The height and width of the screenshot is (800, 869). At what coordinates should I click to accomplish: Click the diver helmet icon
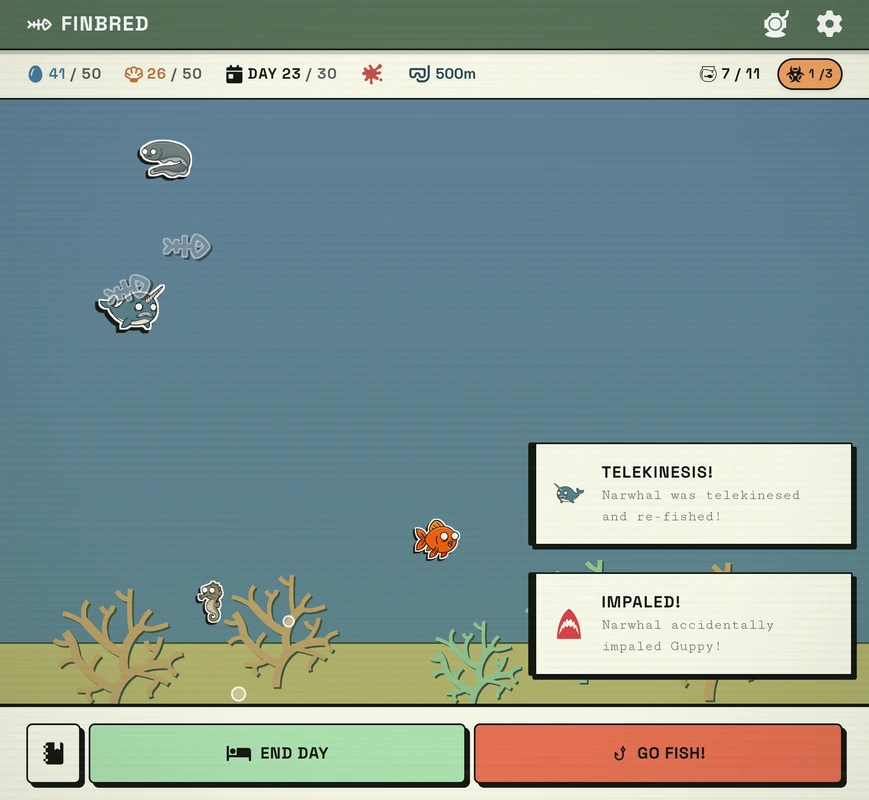[776, 24]
